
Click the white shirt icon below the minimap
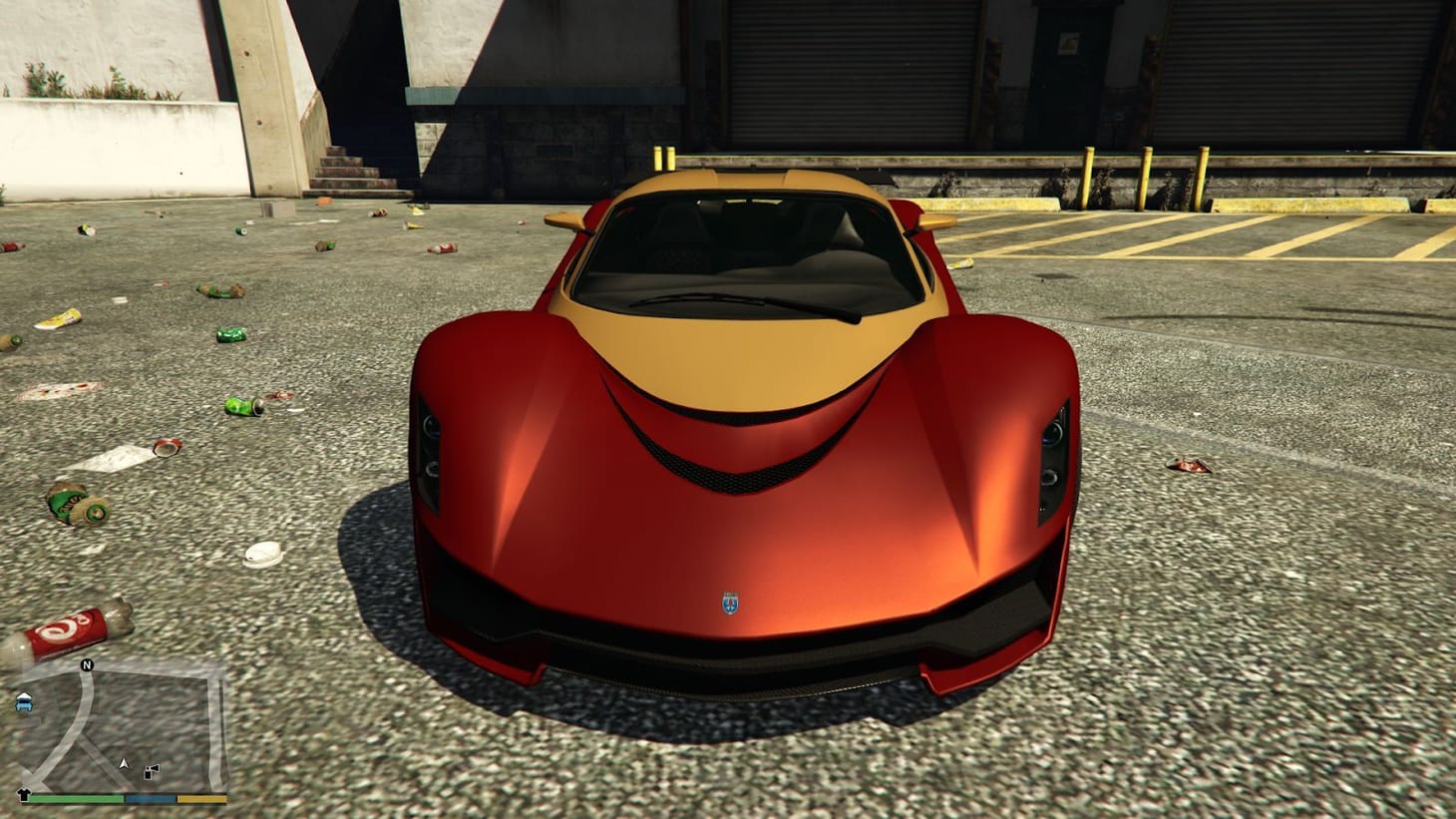click(x=24, y=793)
